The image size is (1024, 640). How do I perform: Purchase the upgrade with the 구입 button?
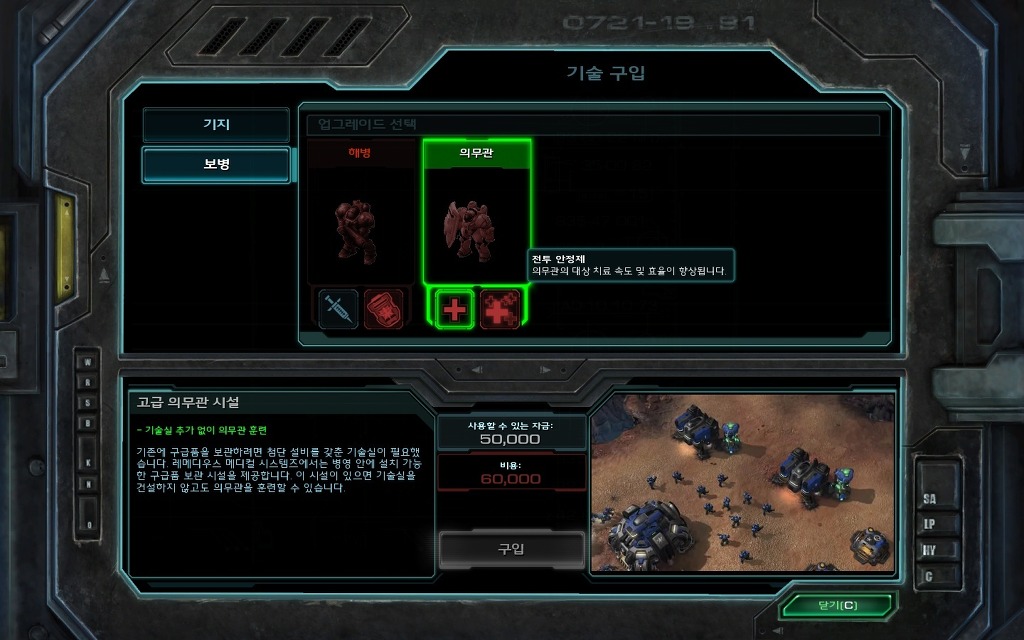tap(511, 549)
